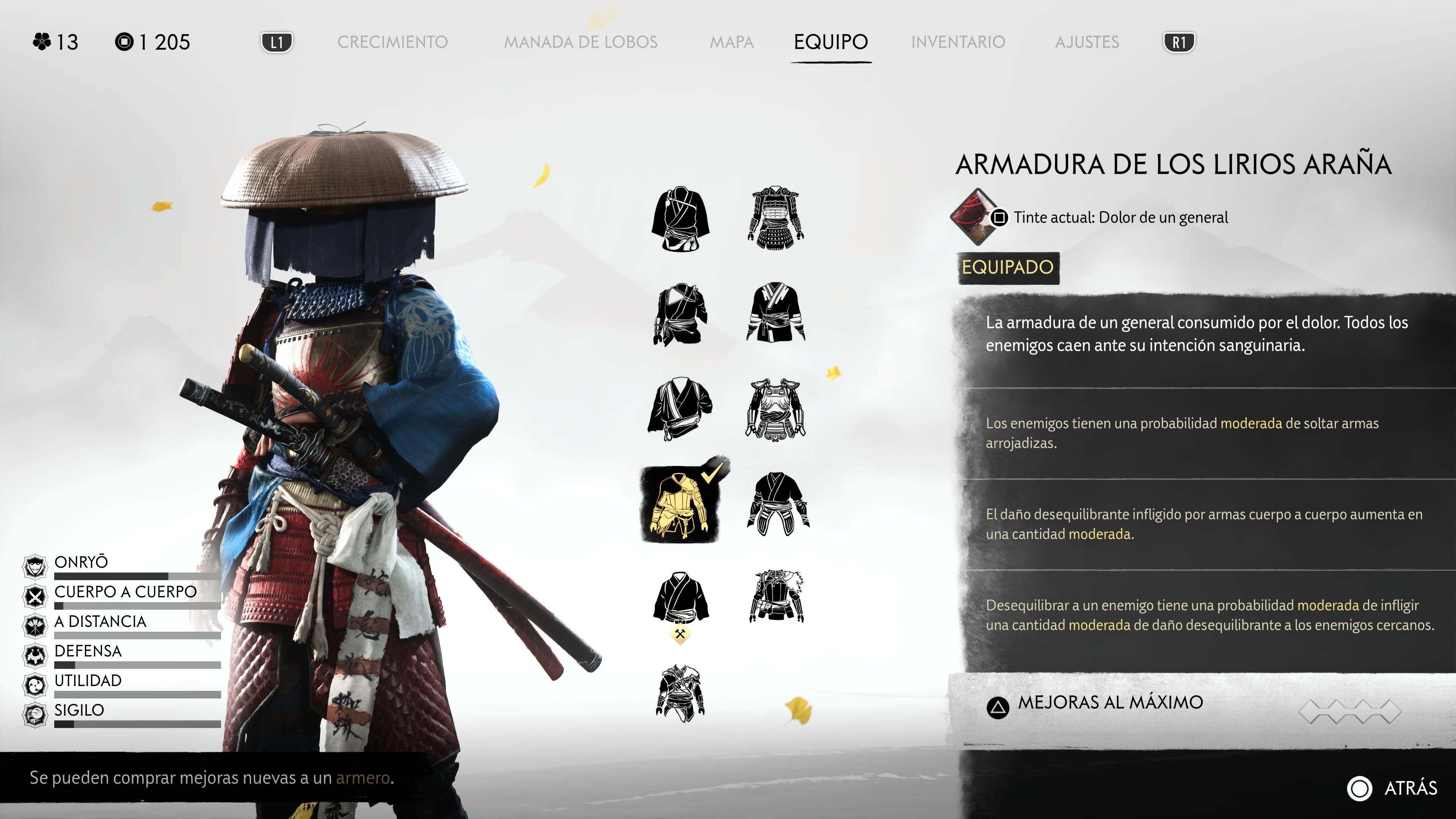This screenshot has width=1456, height=819.
Task: Select the Equipo tab
Action: [x=830, y=42]
